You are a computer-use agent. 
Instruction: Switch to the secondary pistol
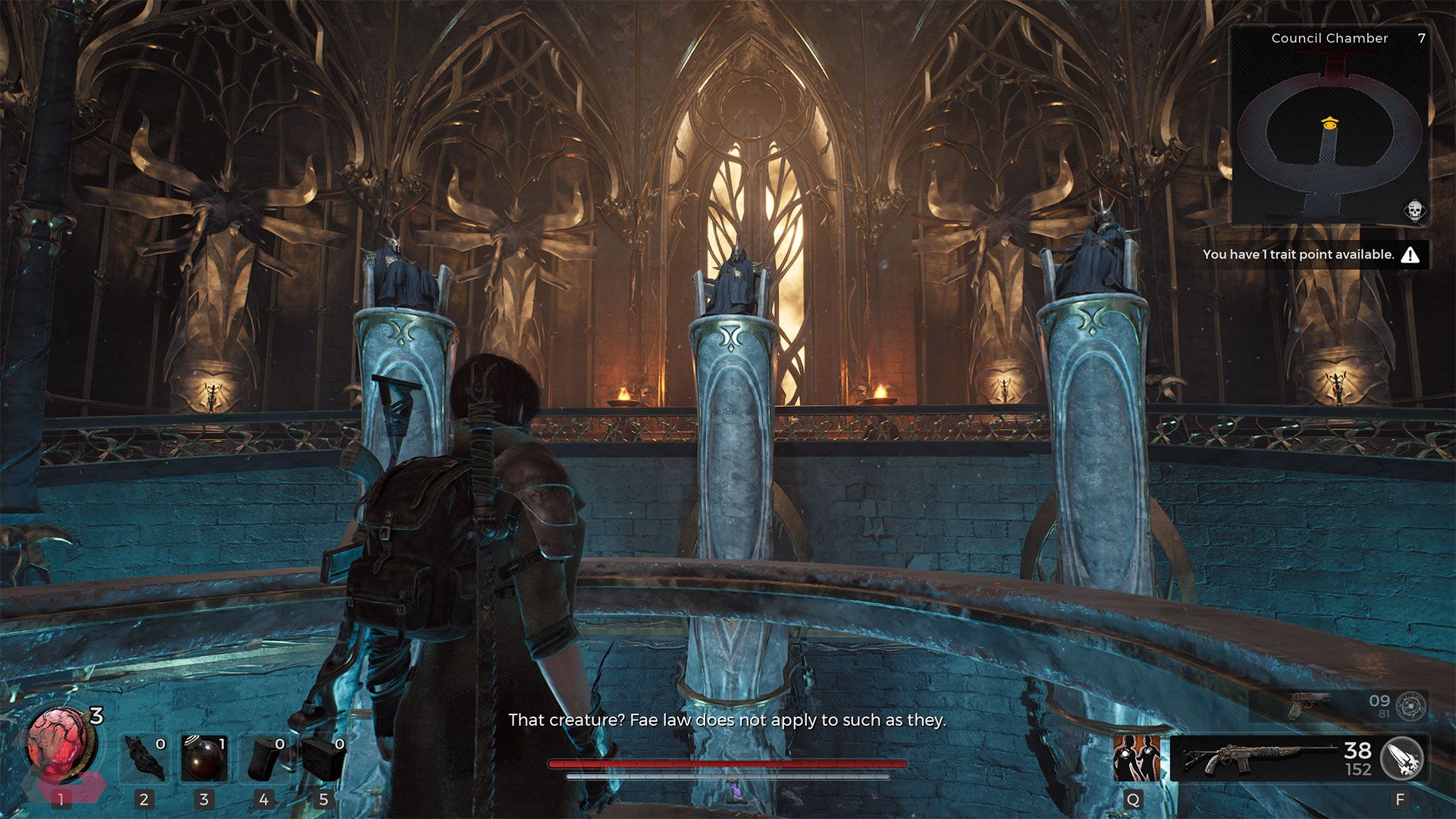point(1308,705)
